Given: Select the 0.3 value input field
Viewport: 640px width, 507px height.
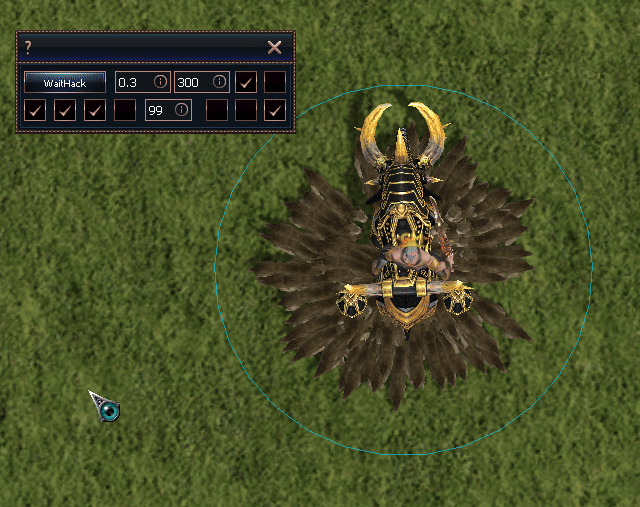Looking at the screenshot, I should (x=133, y=82).
